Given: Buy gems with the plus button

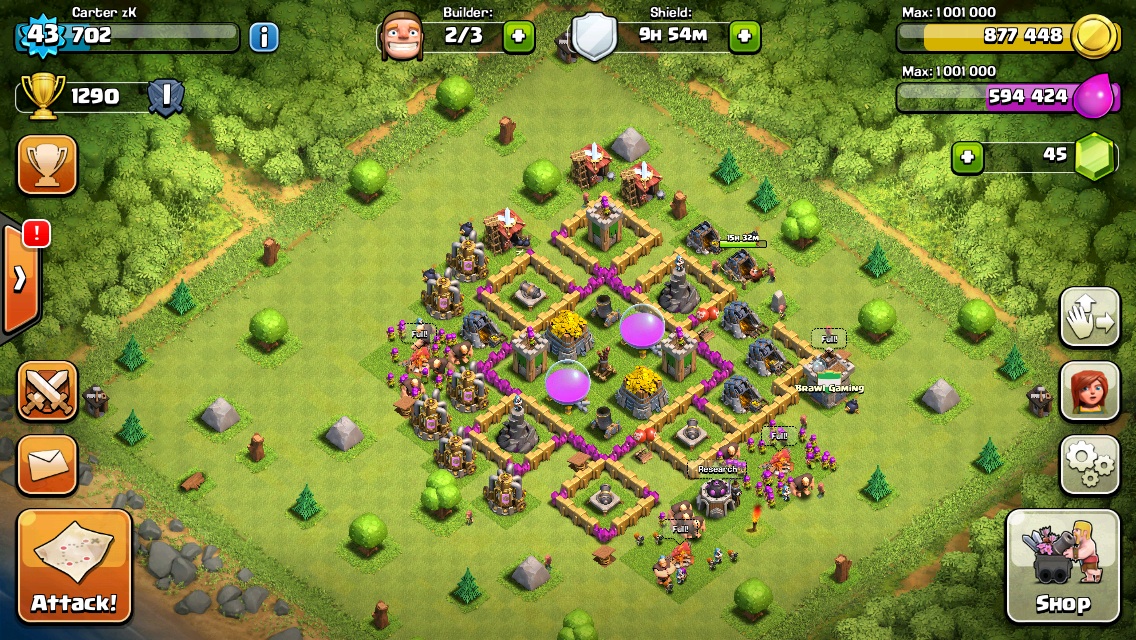Looking at the screenshot, I should 966,157.
